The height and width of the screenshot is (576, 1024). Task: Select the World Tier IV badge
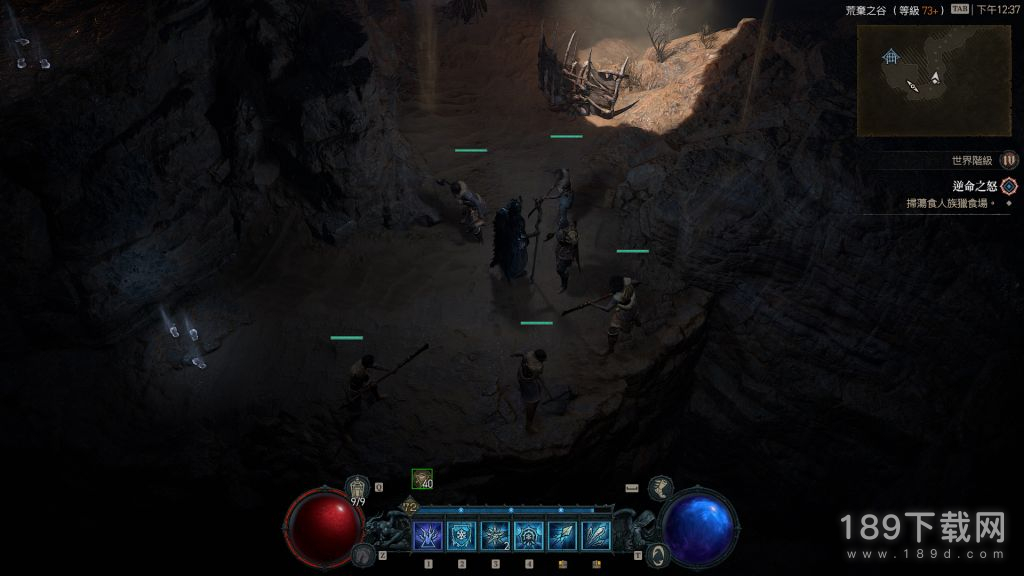pos(1009,160)
